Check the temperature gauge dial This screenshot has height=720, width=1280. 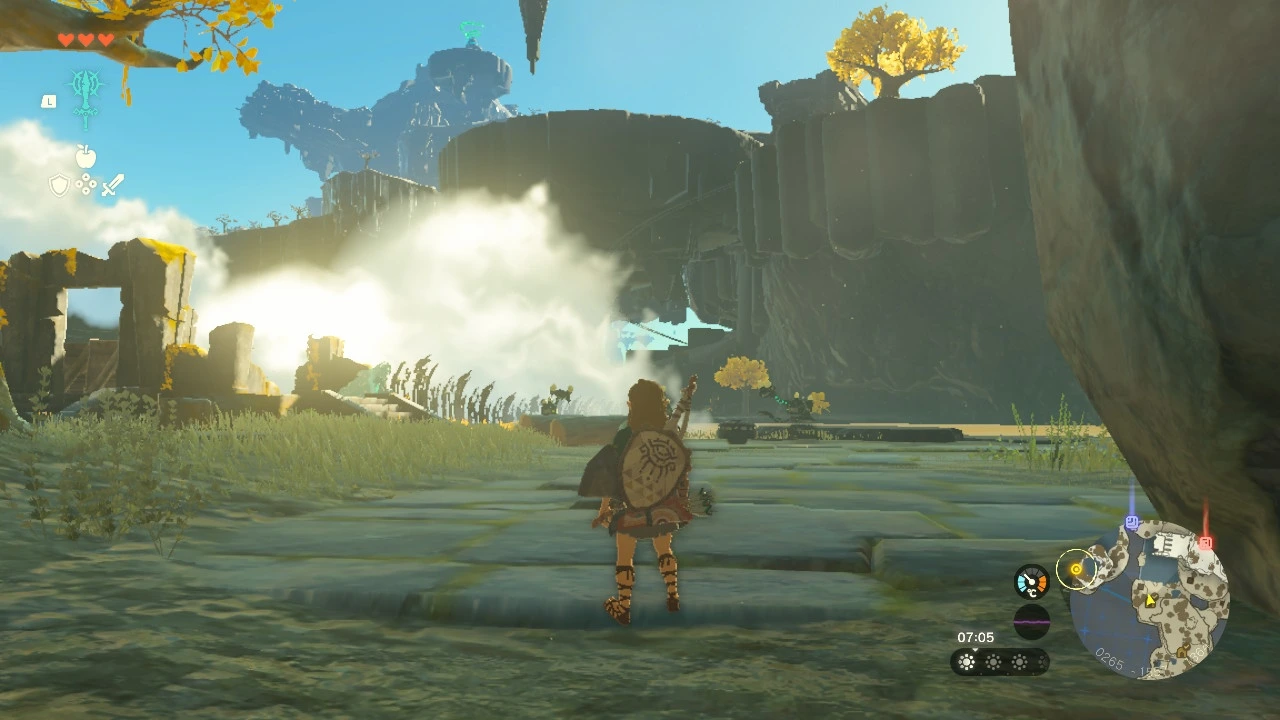point(1031,582)
